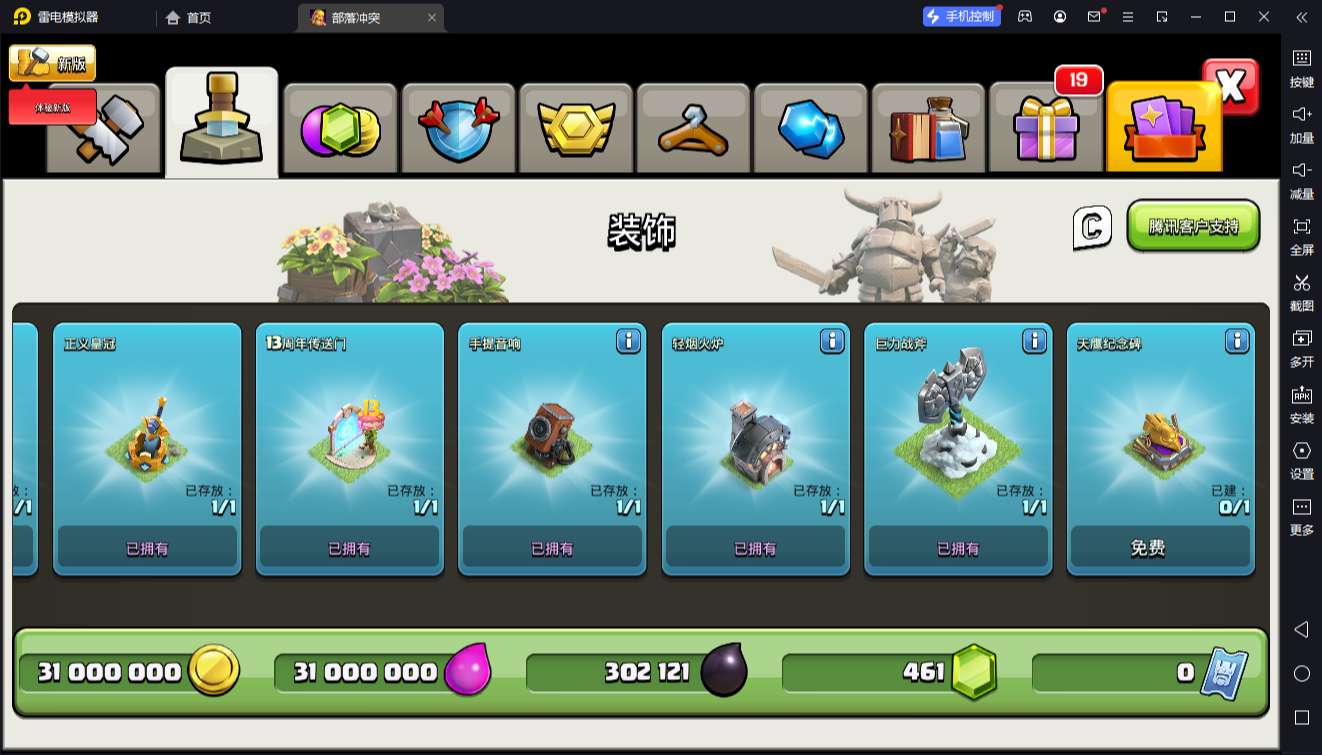Select the 13th anniversary portal card

(x=349, y=440)
